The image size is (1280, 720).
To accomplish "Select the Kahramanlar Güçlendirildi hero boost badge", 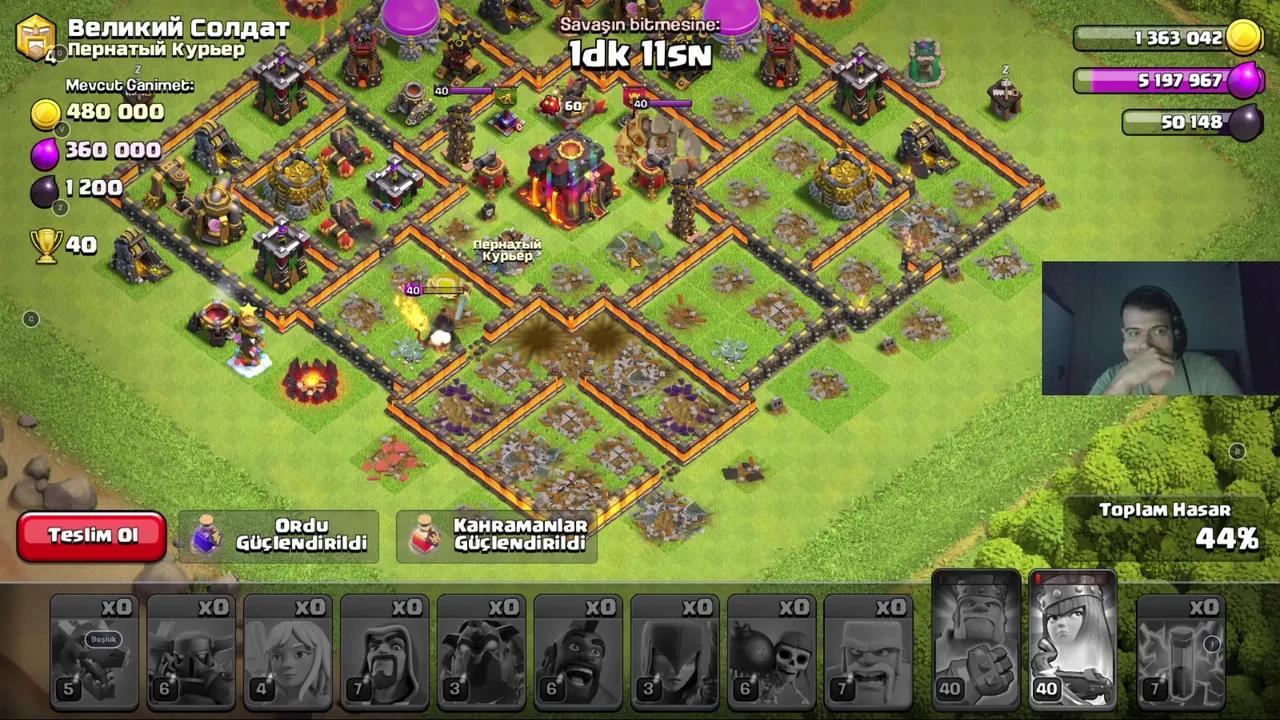I will point(497,535).
